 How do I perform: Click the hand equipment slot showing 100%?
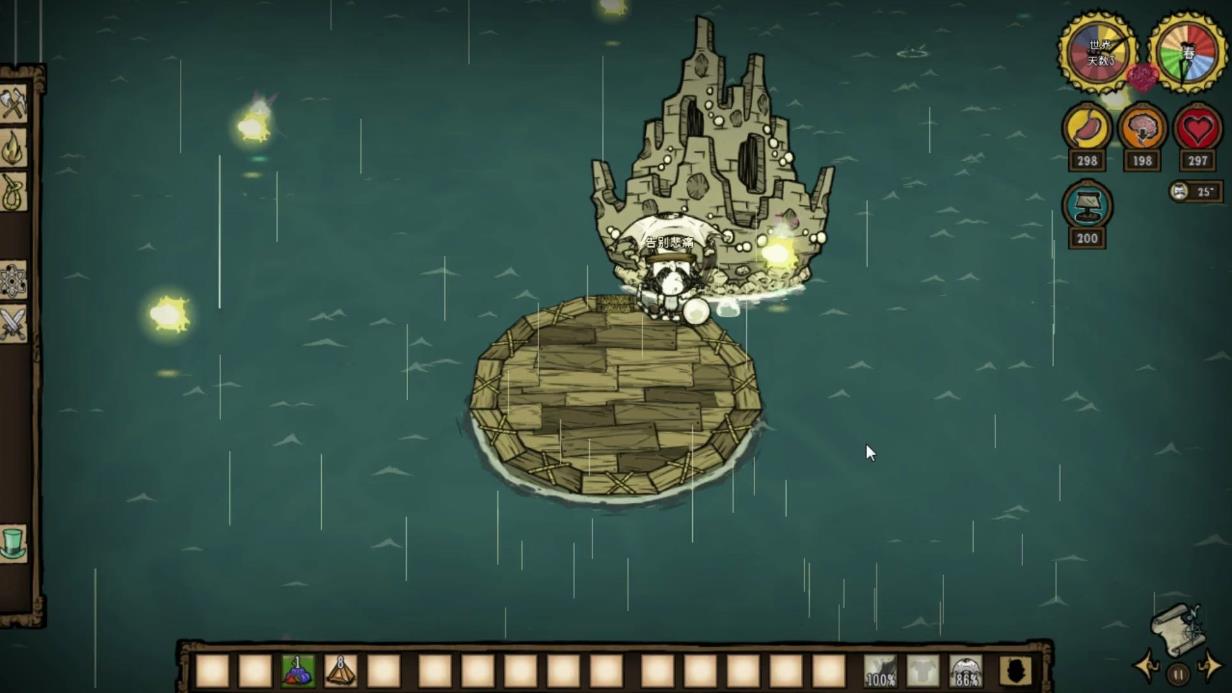pos(880,671)
